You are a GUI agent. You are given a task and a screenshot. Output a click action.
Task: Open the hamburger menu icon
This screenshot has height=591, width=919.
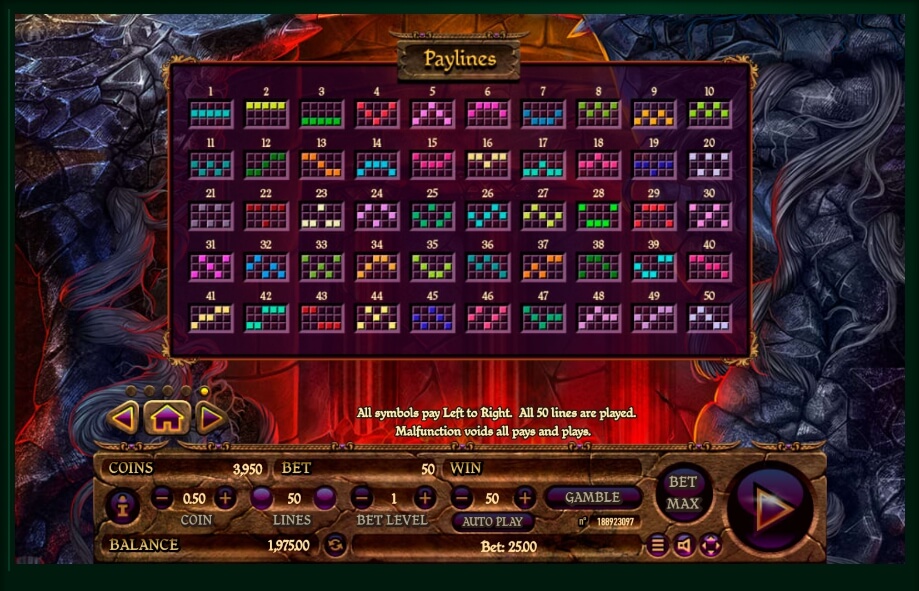point(657,545)
